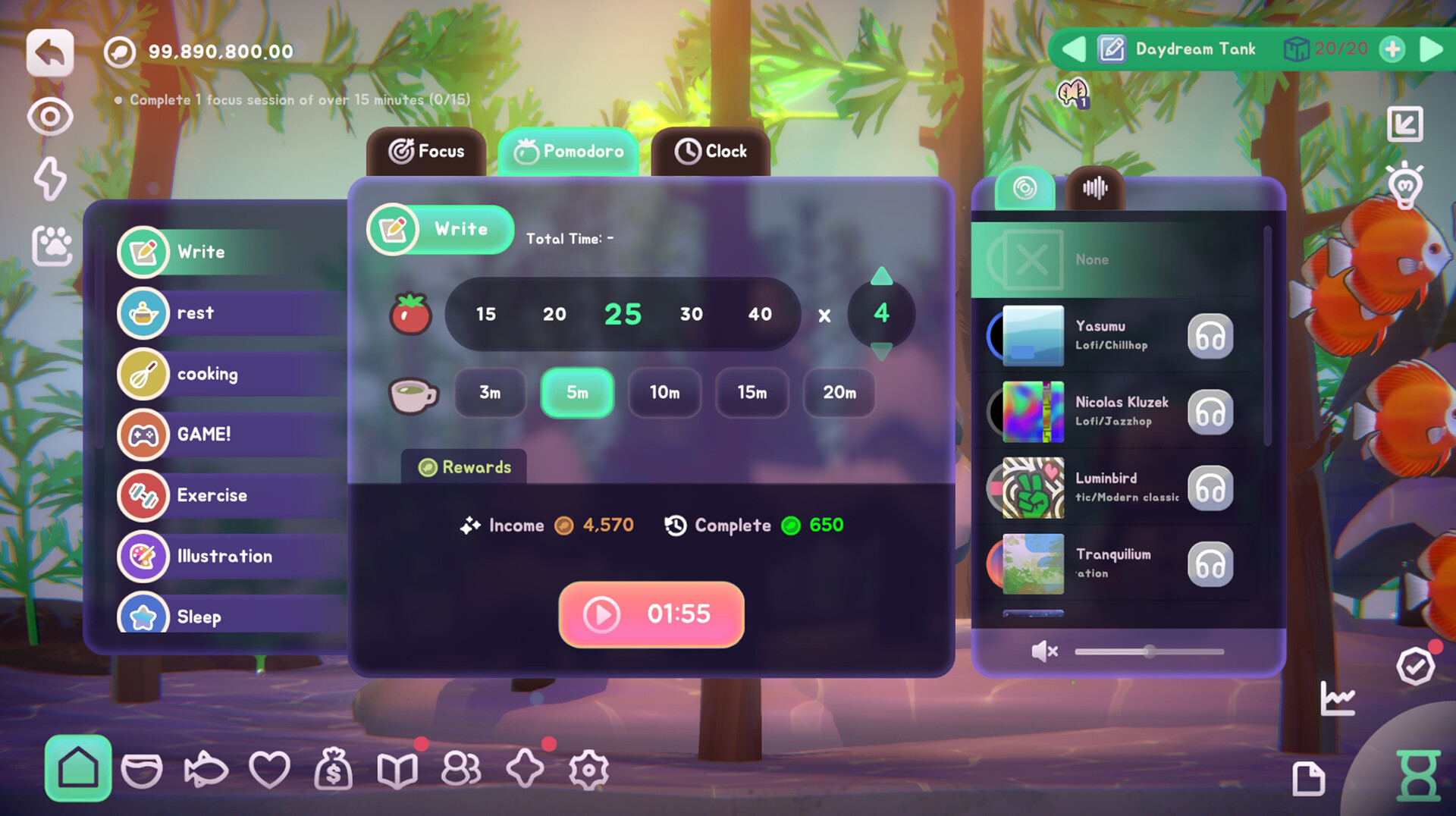Click the right arrow beside Daydream Tank
1456x816 pixels.
click(x=1429, y=49)
